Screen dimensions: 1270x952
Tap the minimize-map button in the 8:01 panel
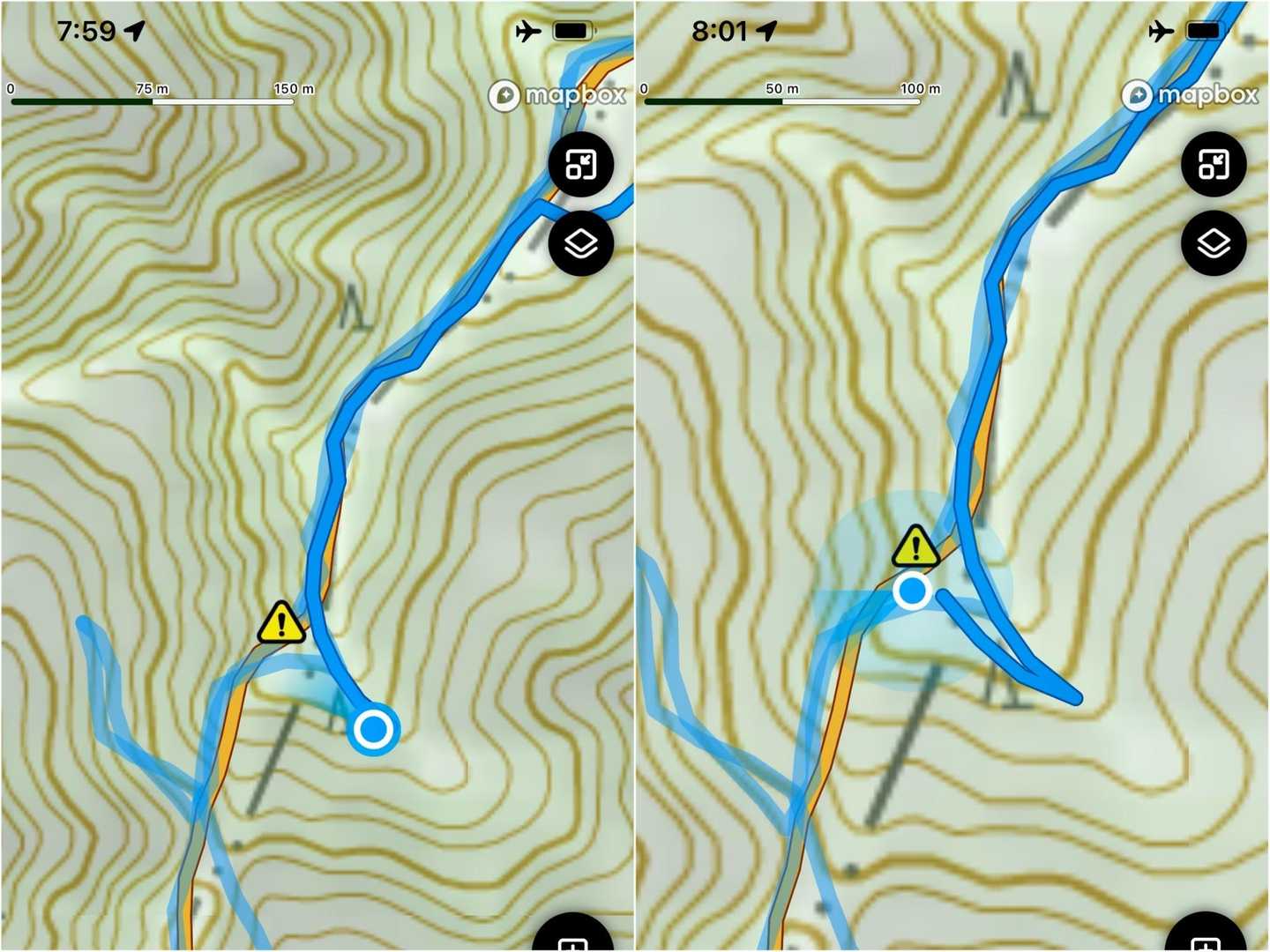(x=1214, y=165)
